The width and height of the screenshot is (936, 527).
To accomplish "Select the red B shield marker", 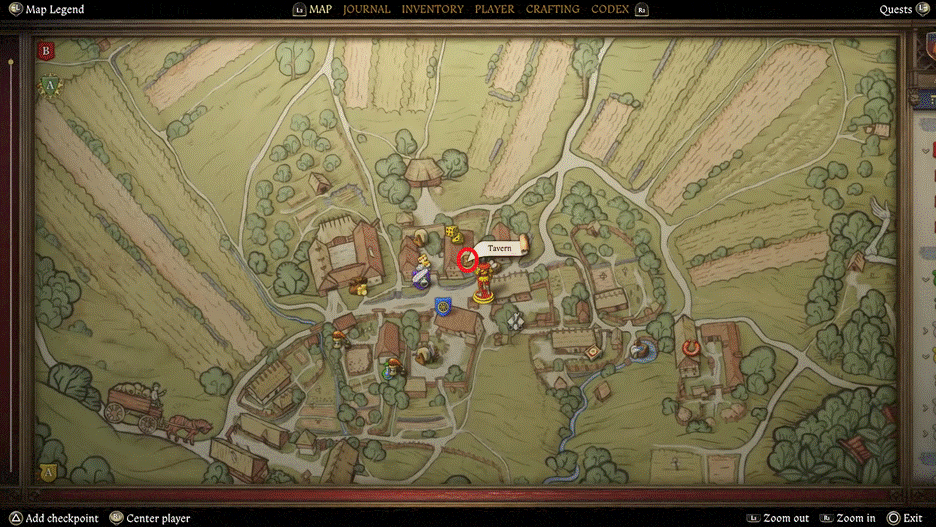I will click(x=45, y=50).
